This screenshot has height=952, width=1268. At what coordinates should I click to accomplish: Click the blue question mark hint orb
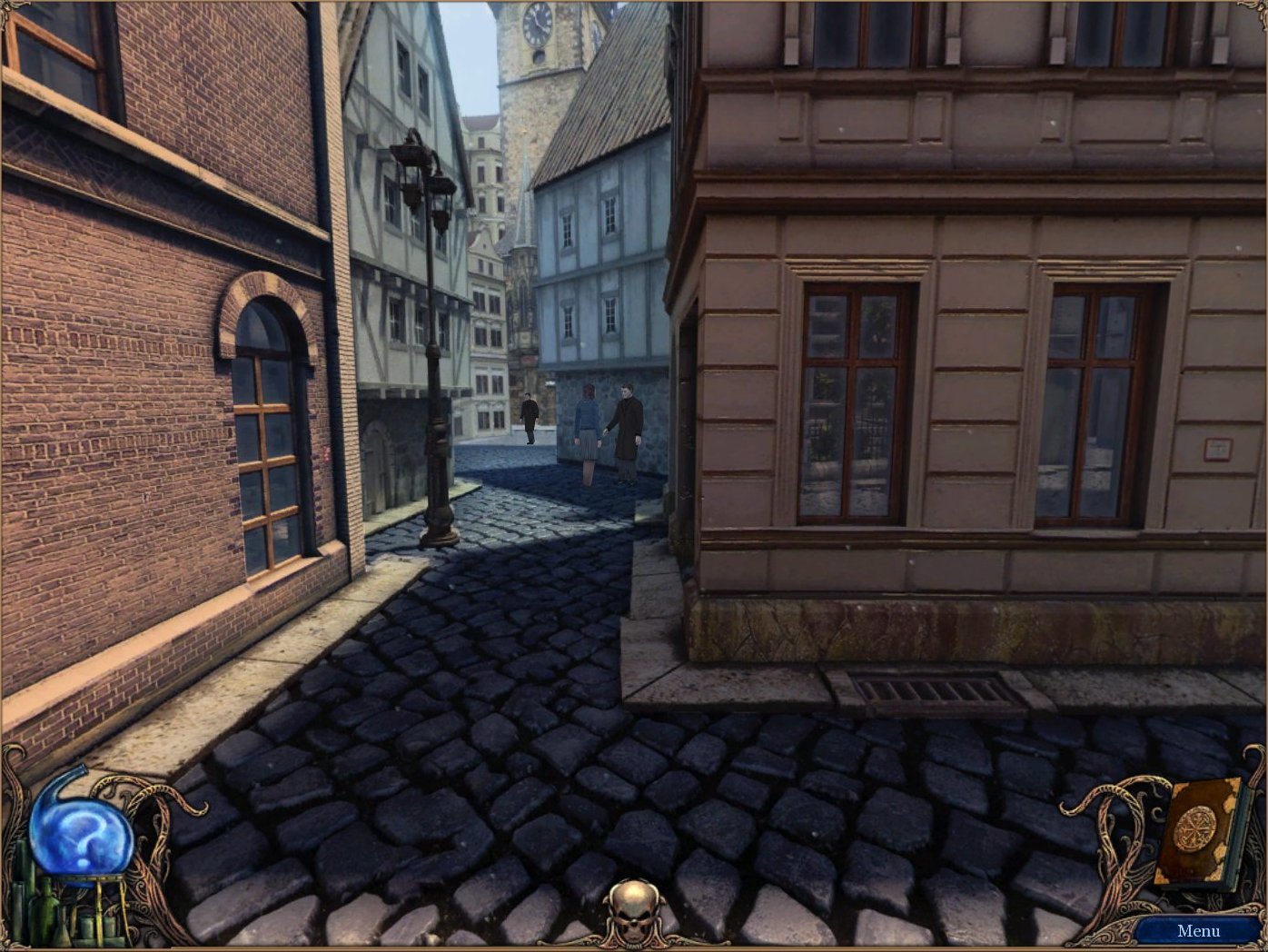[81, 835]
